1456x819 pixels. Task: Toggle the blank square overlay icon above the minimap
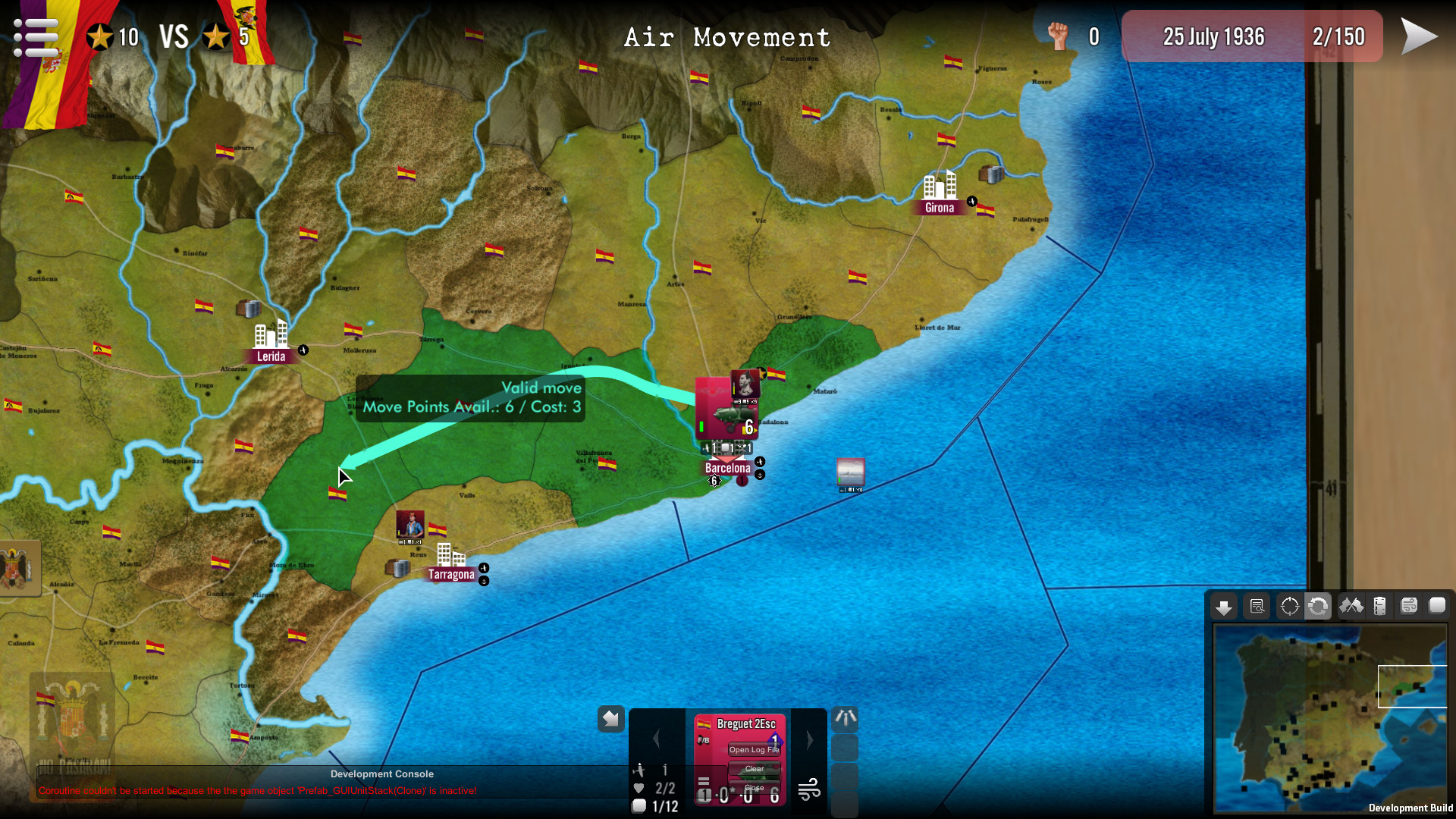tap(1438, 606)
